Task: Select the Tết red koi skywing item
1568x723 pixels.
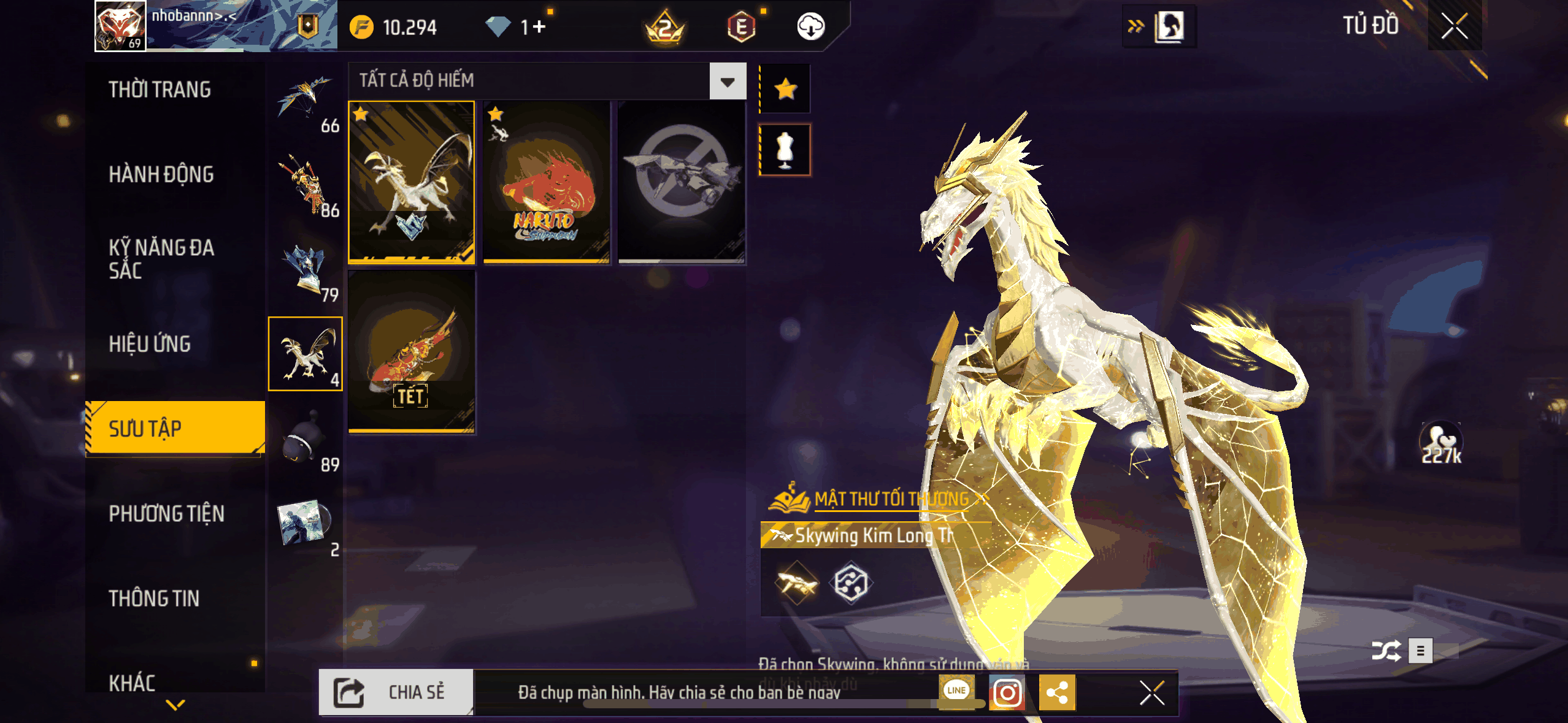Action: [412, 351]
